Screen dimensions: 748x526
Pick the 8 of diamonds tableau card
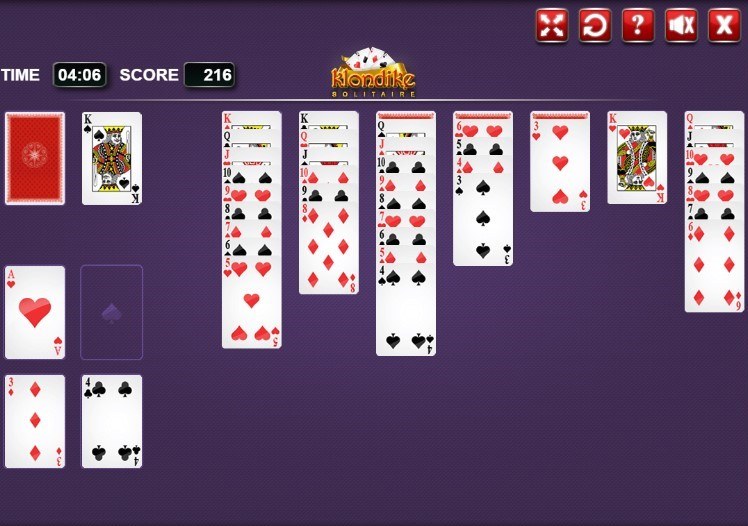tap(328, 250)
